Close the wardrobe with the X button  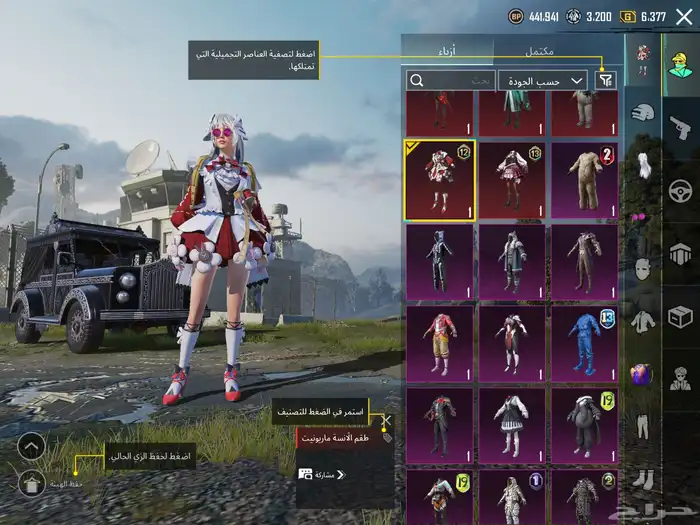pyautogui.click(x=683, y=15)
